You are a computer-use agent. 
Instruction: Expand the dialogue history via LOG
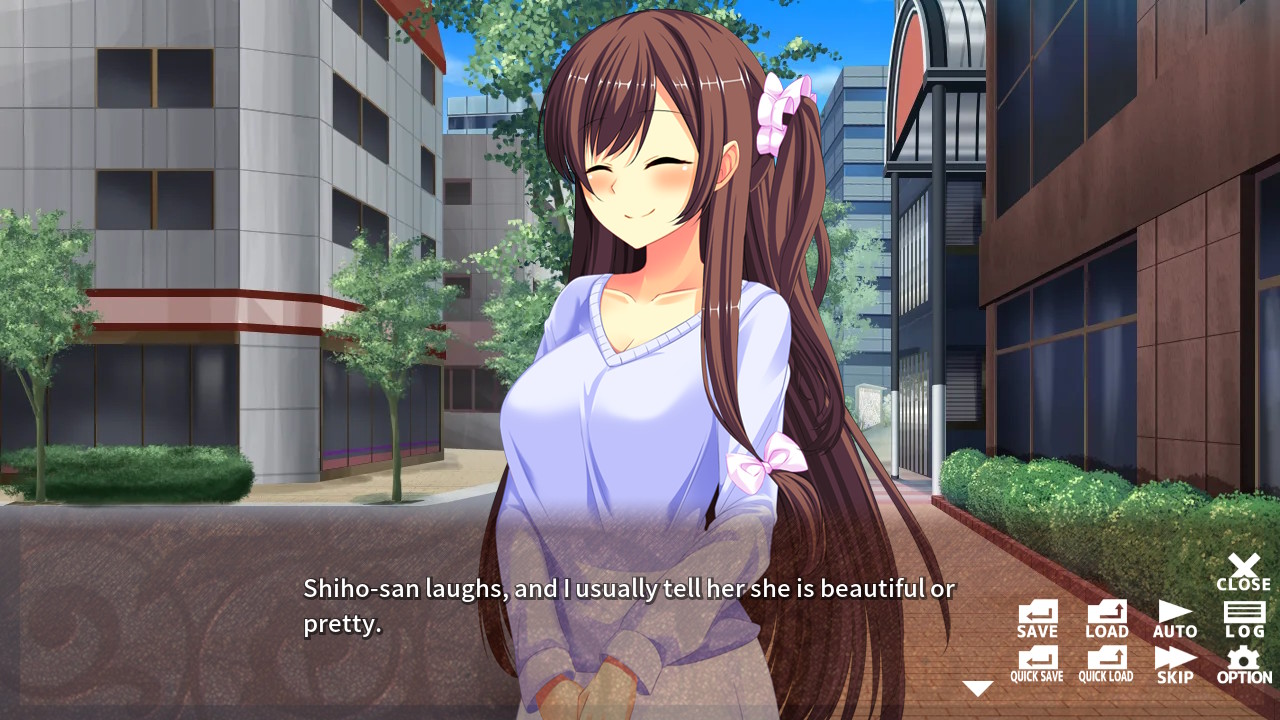[1243, 617]
